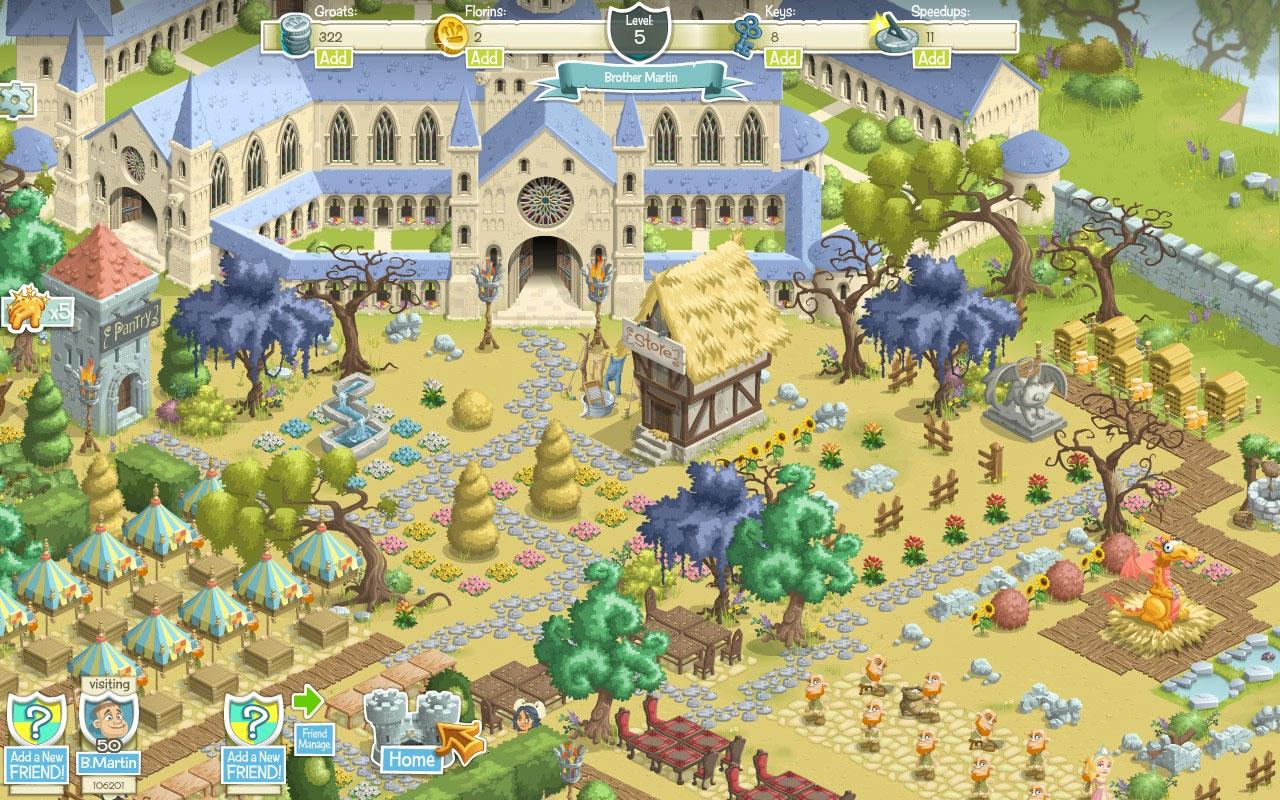
Task: Open the Friend Manager
Action: tap(313, 739)
